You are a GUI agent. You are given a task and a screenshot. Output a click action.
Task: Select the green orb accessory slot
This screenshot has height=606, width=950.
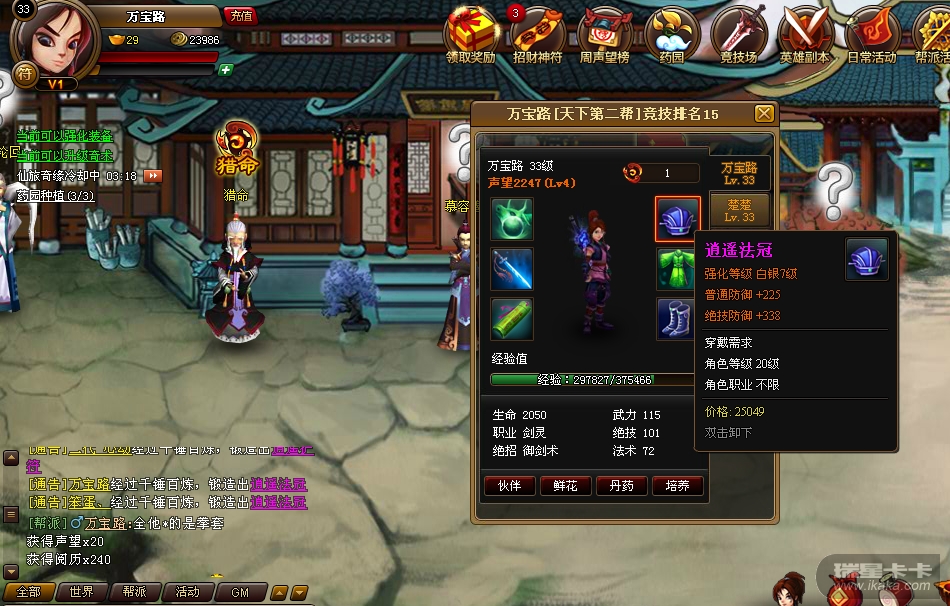512,219
